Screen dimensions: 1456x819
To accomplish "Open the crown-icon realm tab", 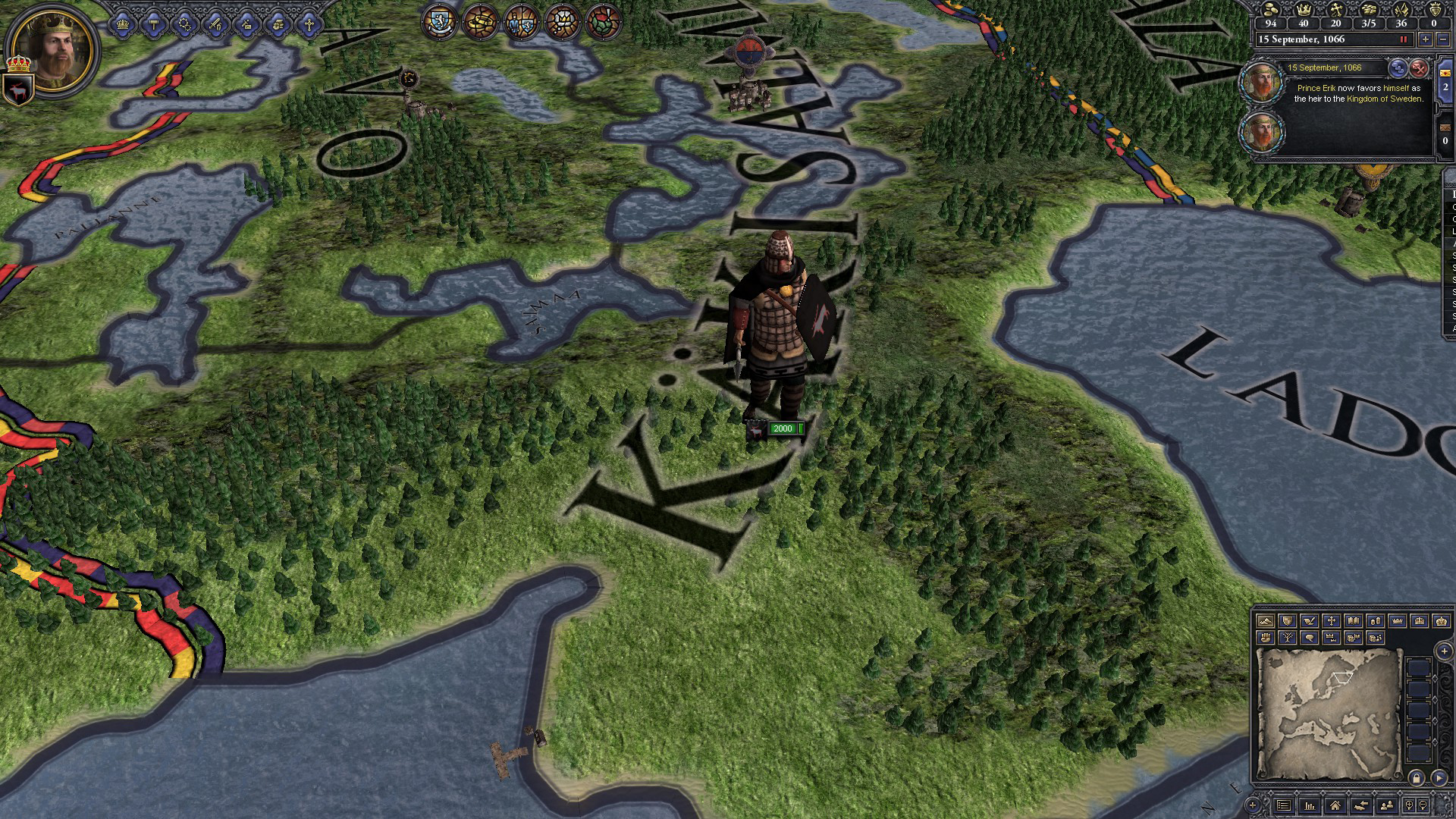I will 123,24.
